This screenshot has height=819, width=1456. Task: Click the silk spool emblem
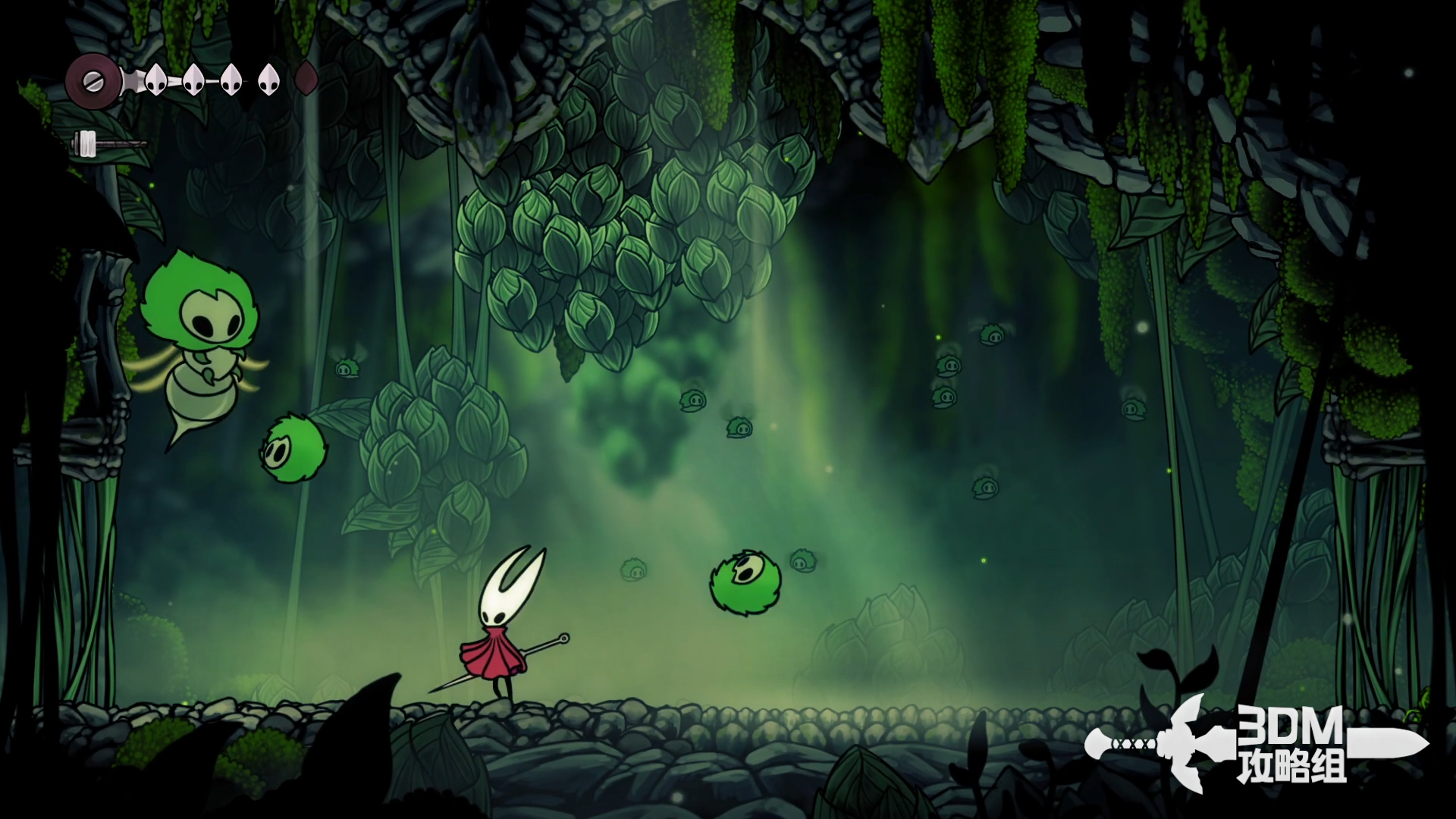point(93,79)
